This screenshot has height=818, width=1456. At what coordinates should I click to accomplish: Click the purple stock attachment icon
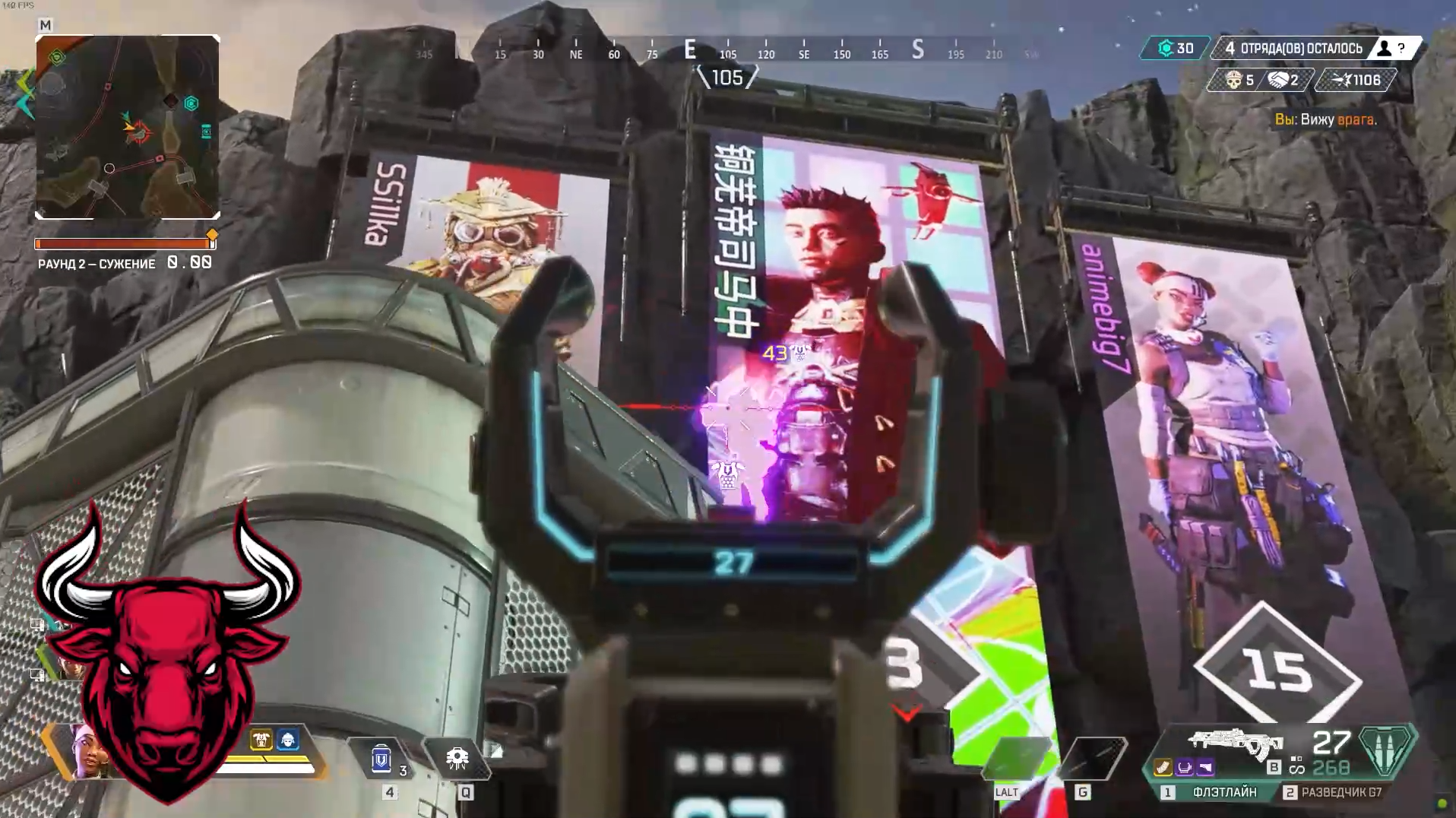click(x=1204, y=768)
